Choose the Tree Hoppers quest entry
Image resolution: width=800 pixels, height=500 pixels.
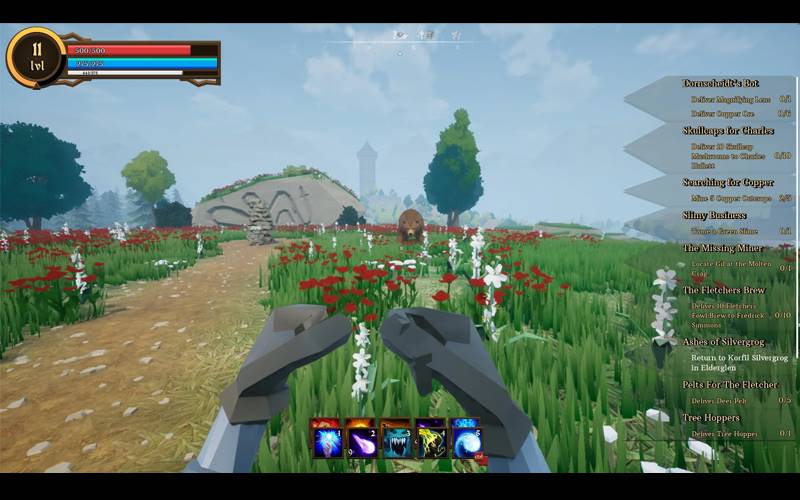(x=711, y=417)
